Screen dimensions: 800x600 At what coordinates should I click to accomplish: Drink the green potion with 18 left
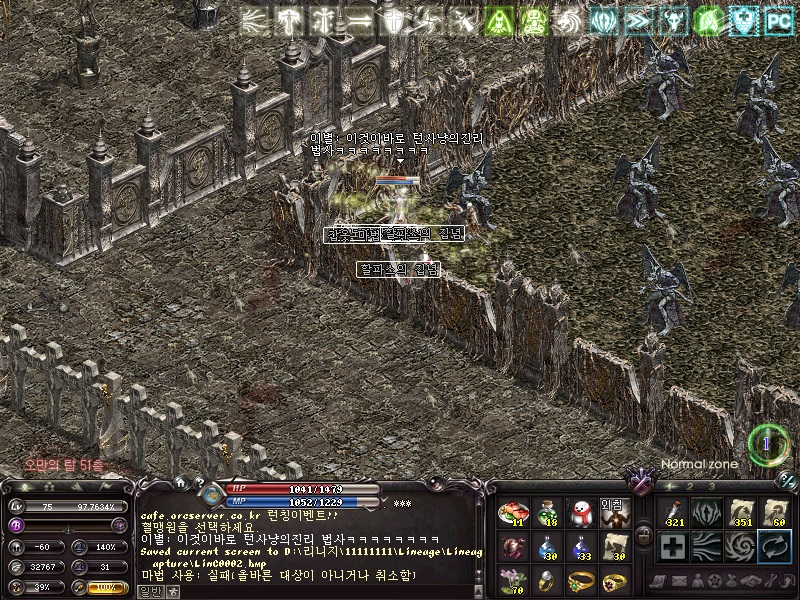[x=545, y=513]
